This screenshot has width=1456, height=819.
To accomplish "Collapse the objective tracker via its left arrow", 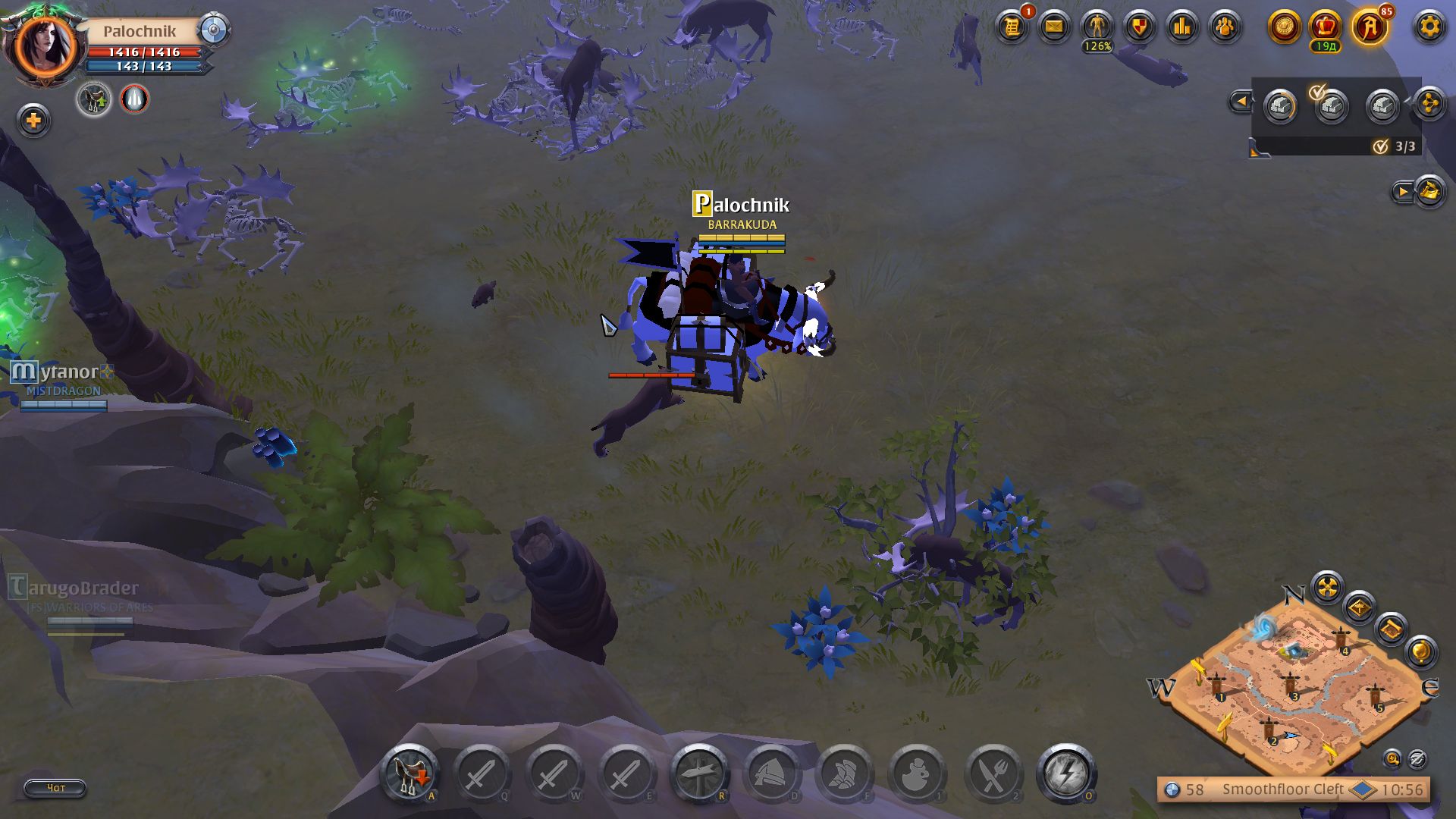I will tap(1244, 100).
